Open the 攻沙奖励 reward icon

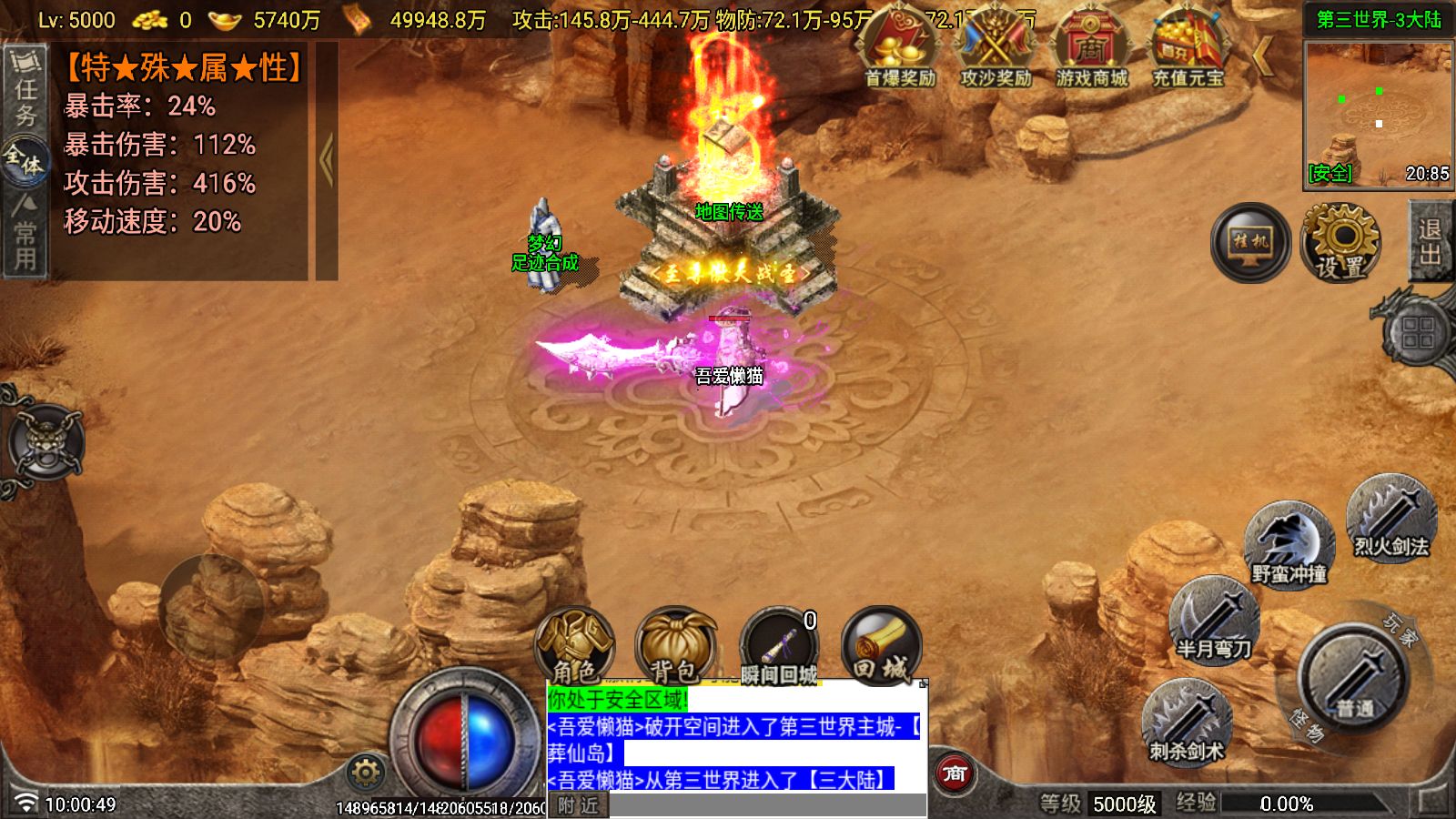pyautogui.click(x=996, y=50)
